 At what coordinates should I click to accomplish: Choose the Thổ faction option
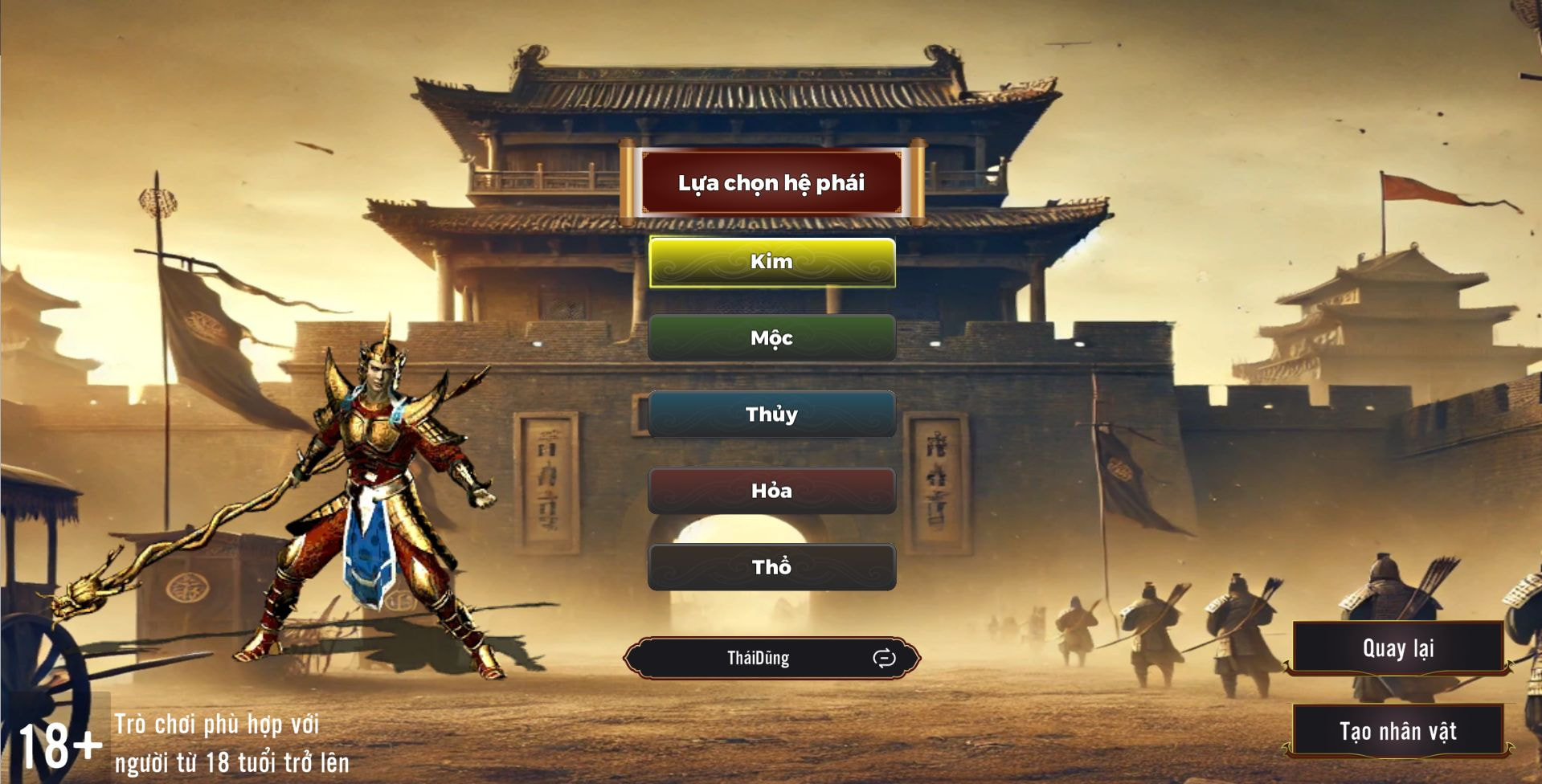(771, 567)
